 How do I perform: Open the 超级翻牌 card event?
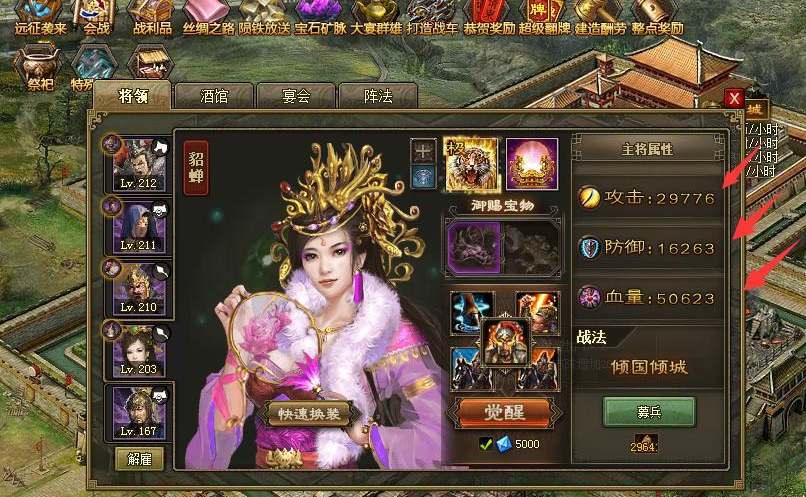click(x=543, y=17)
